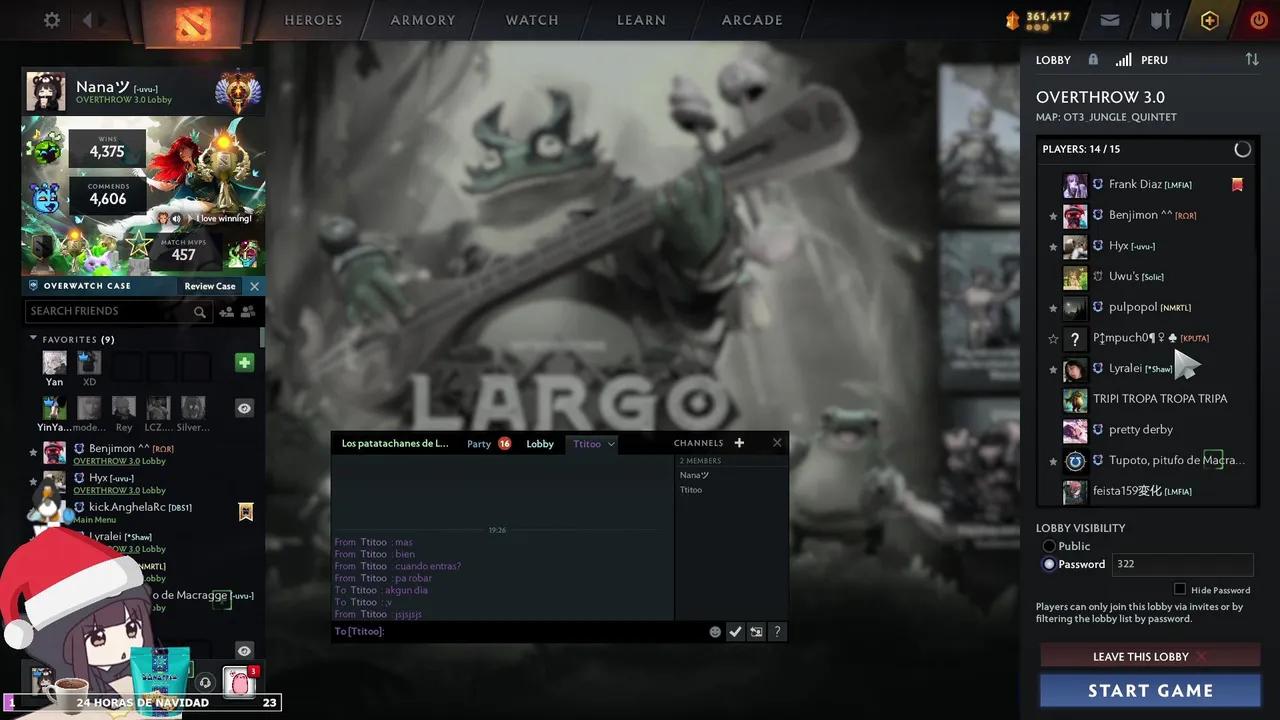This screenshot has width=1280, height=720.
Task: Click the add friend icon
Action: point(226,311)
